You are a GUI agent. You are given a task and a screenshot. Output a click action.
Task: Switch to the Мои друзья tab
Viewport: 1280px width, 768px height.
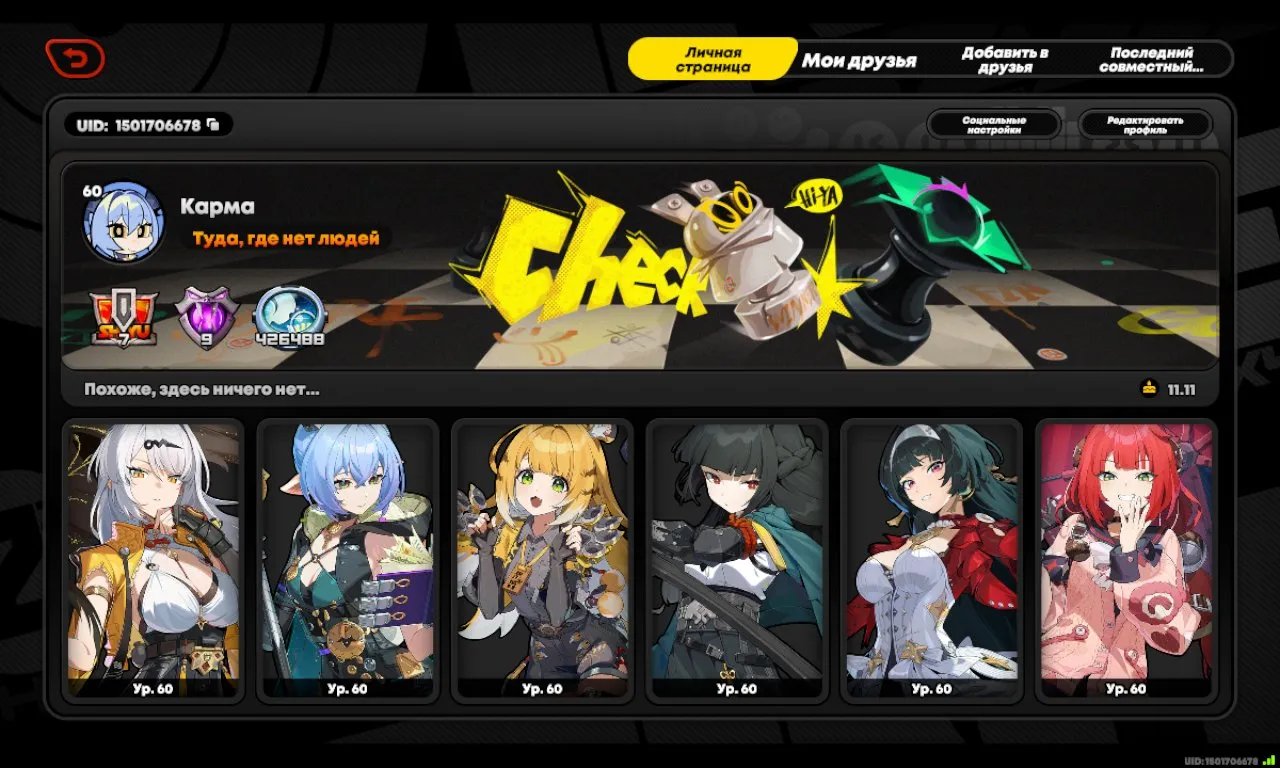click(x=861, y=59)
